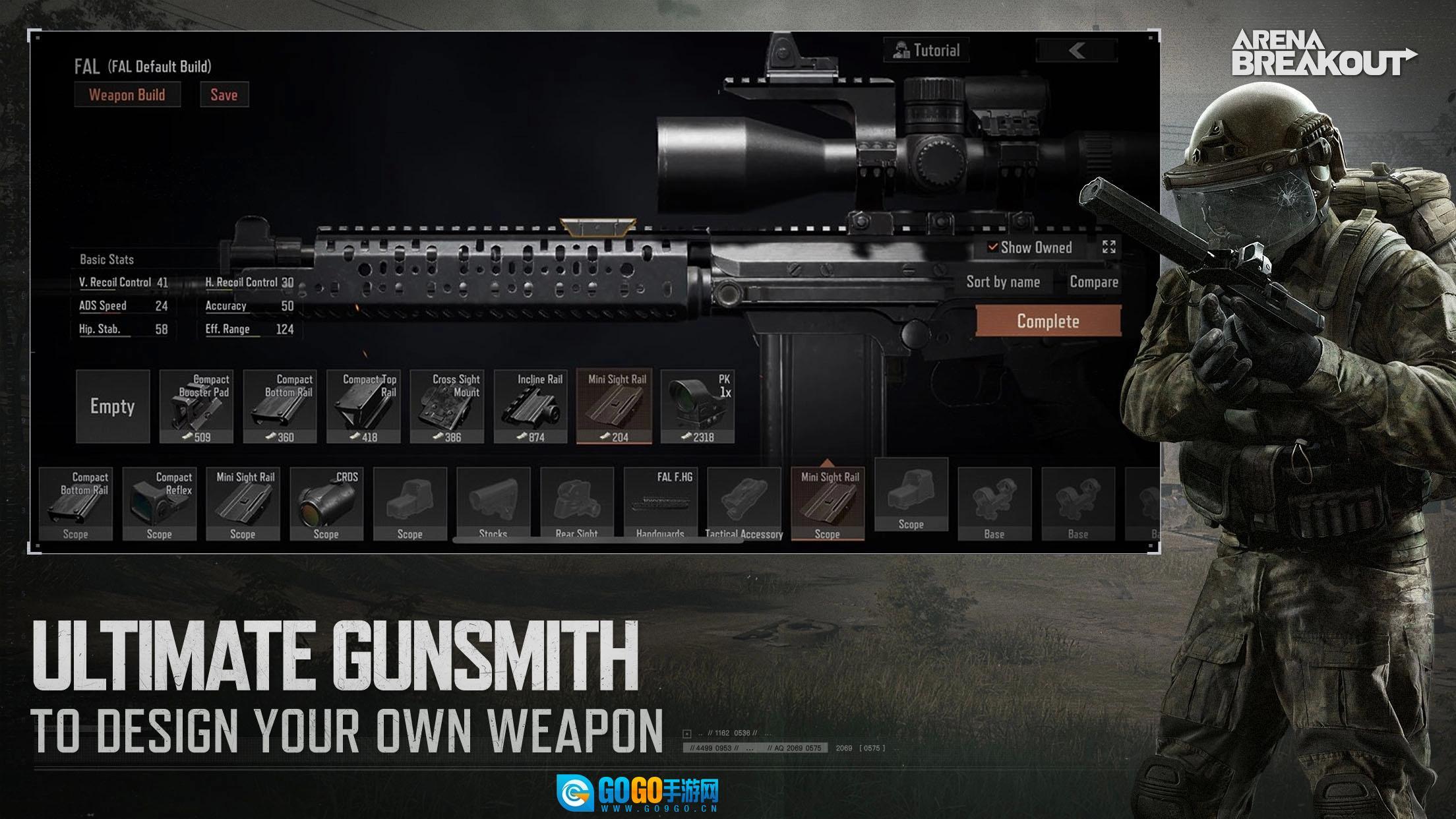This screenshot has width=1456, height=819.
Task: Confirm with the Complete button
Action: (1048, 321)
